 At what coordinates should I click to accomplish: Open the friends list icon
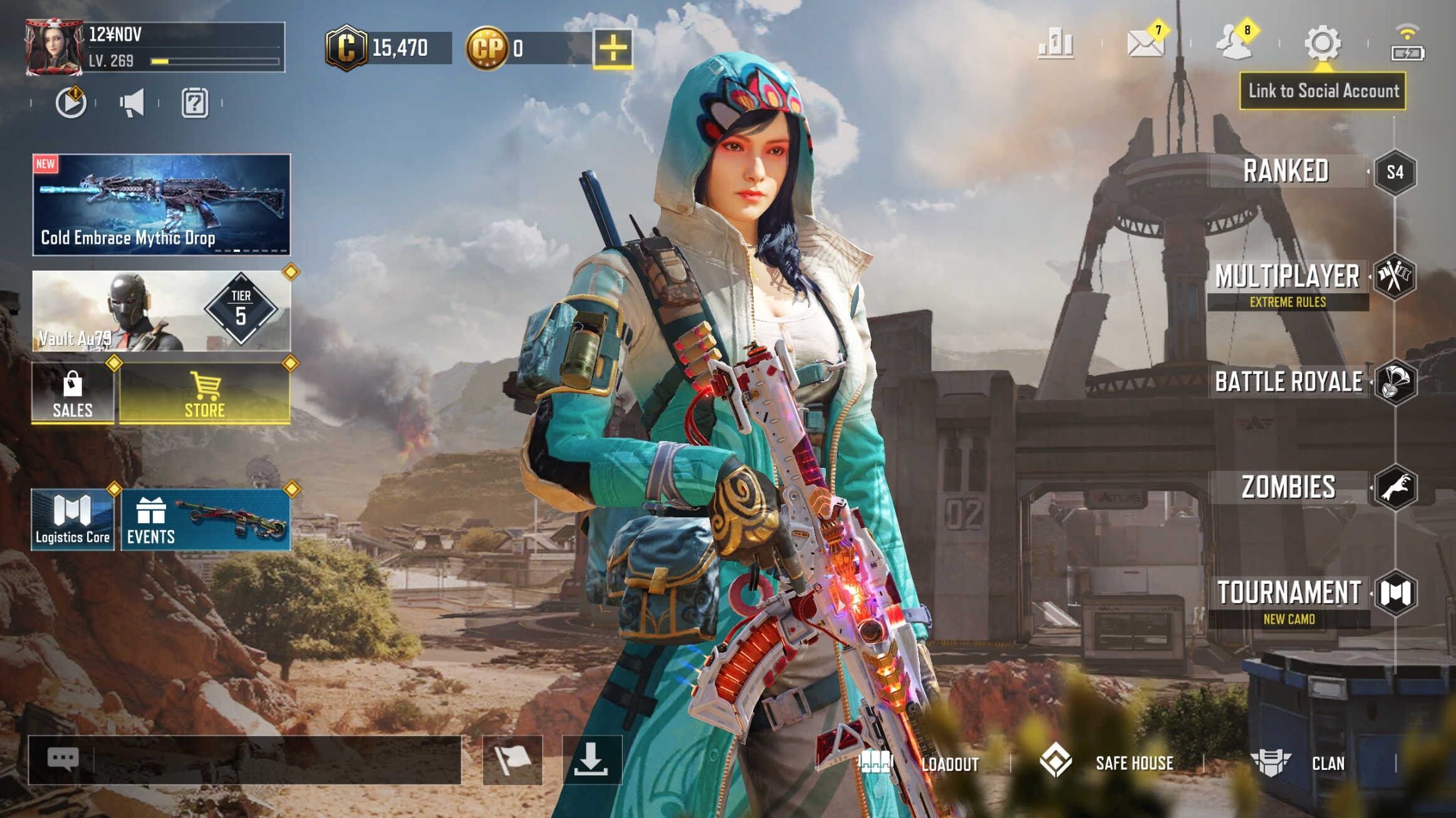1233,43
